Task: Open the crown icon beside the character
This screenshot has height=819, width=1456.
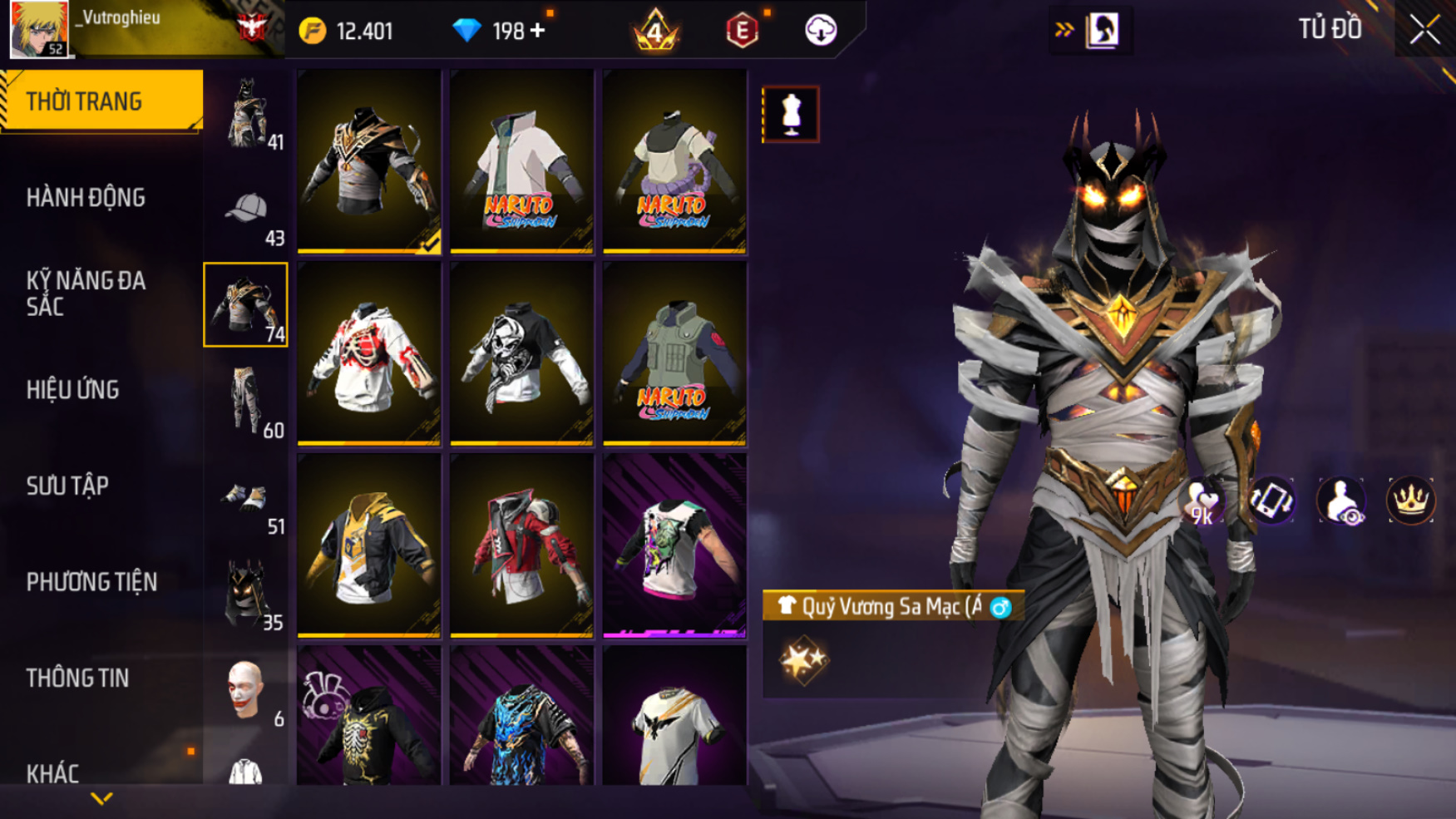Action: tap(1410, 501)
